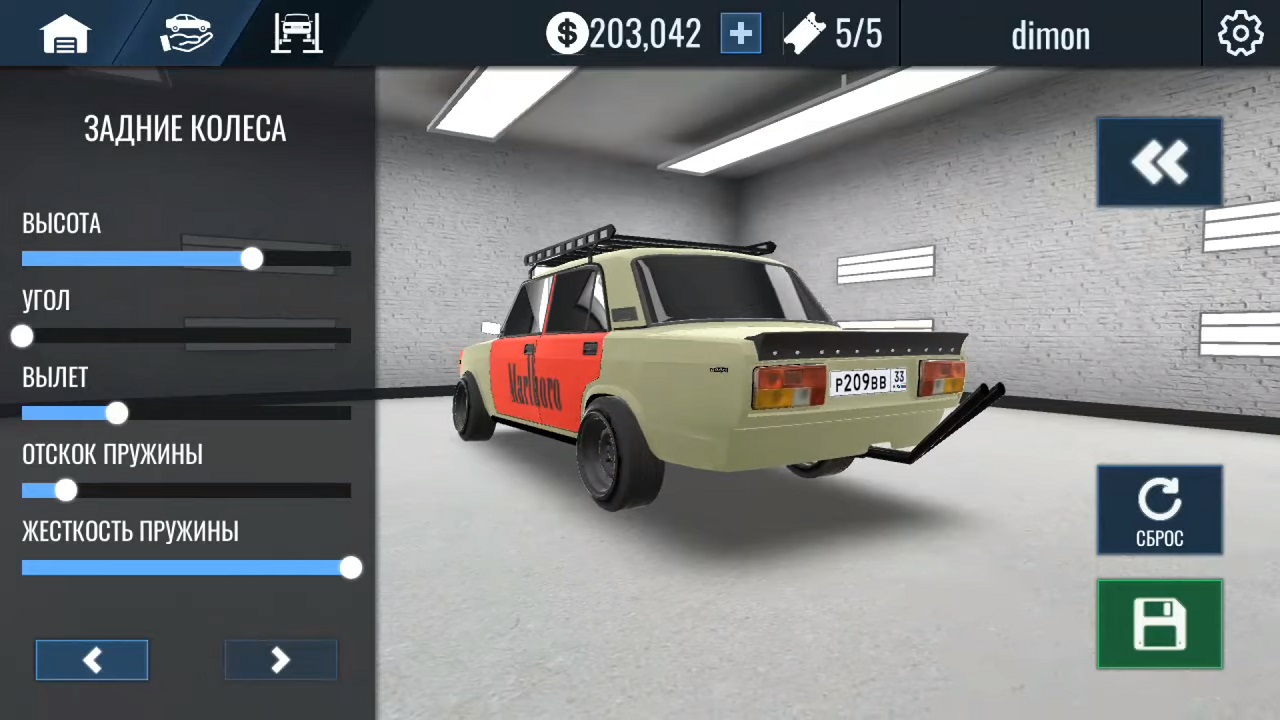Go to the garage home screen

coord(65,35)
